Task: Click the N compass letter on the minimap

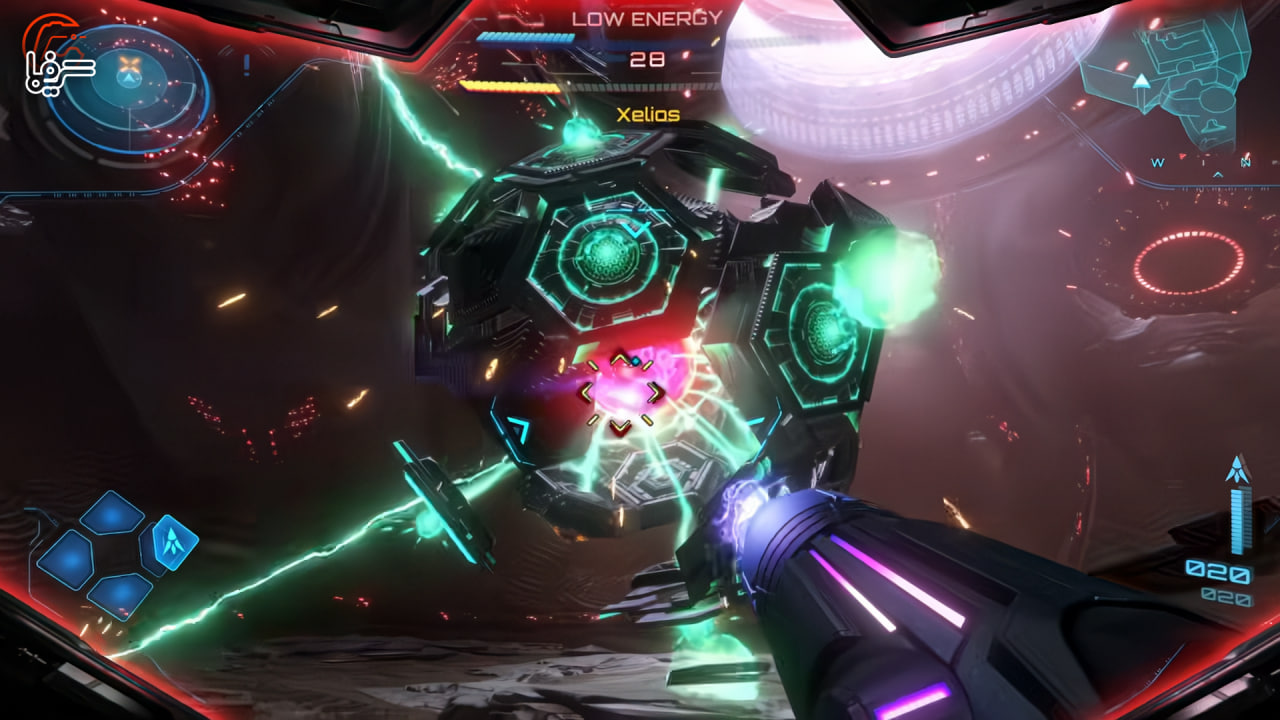Action: [x=1245, y=163]
